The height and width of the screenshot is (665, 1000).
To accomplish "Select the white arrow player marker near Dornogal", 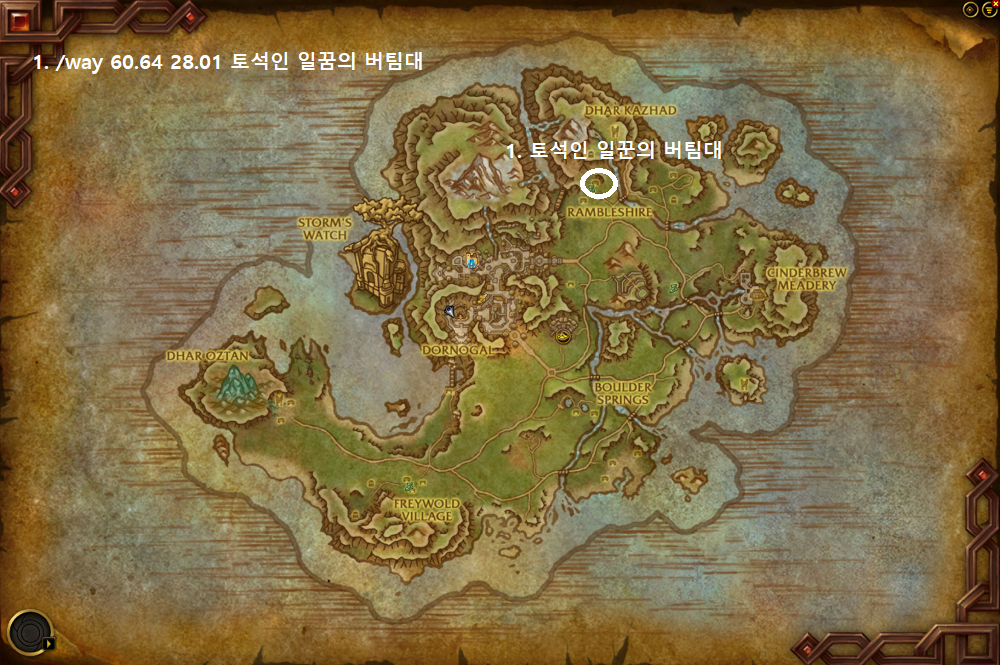I will point(452,311).
